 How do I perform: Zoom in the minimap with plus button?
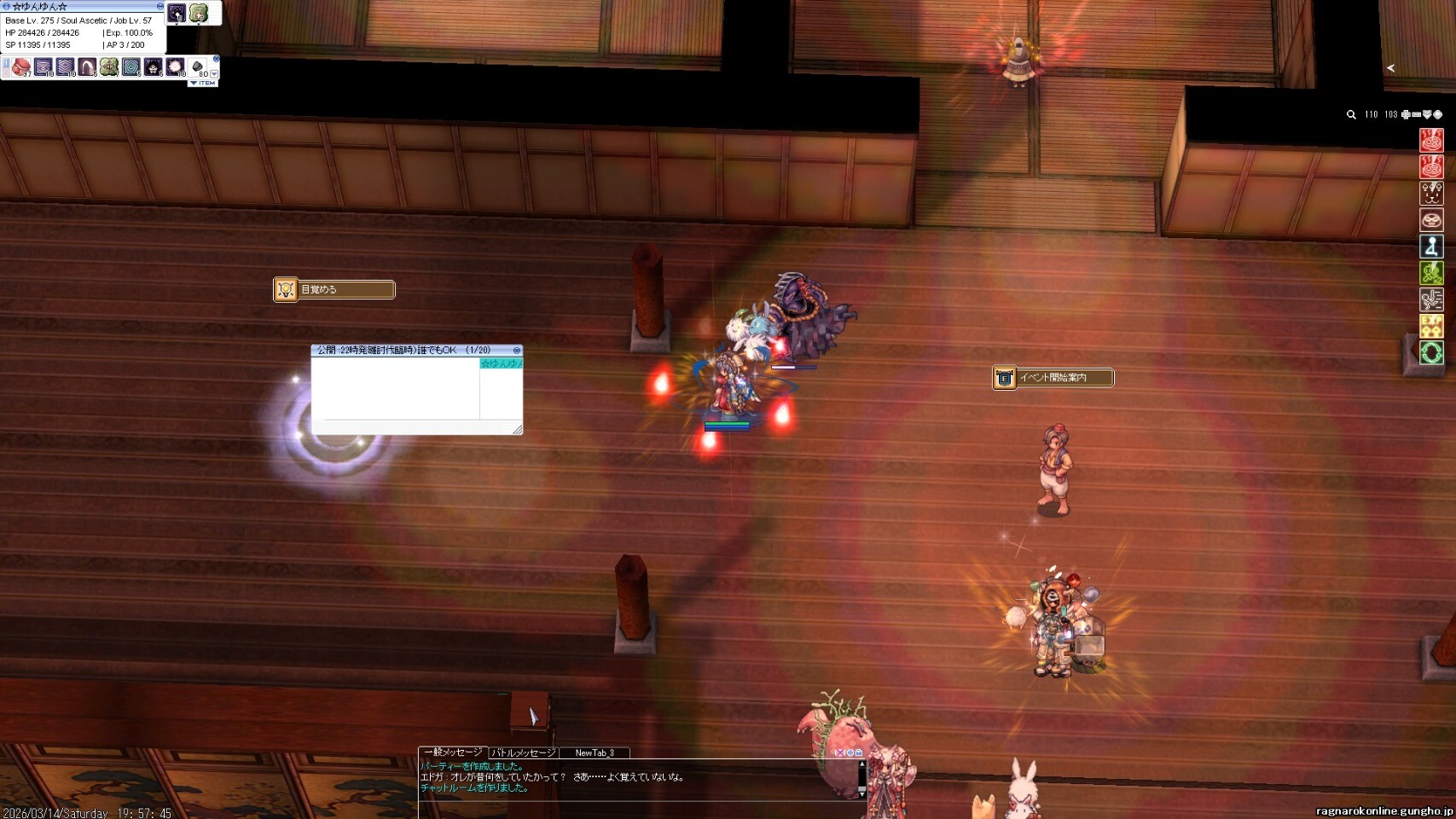point(1406,114)
